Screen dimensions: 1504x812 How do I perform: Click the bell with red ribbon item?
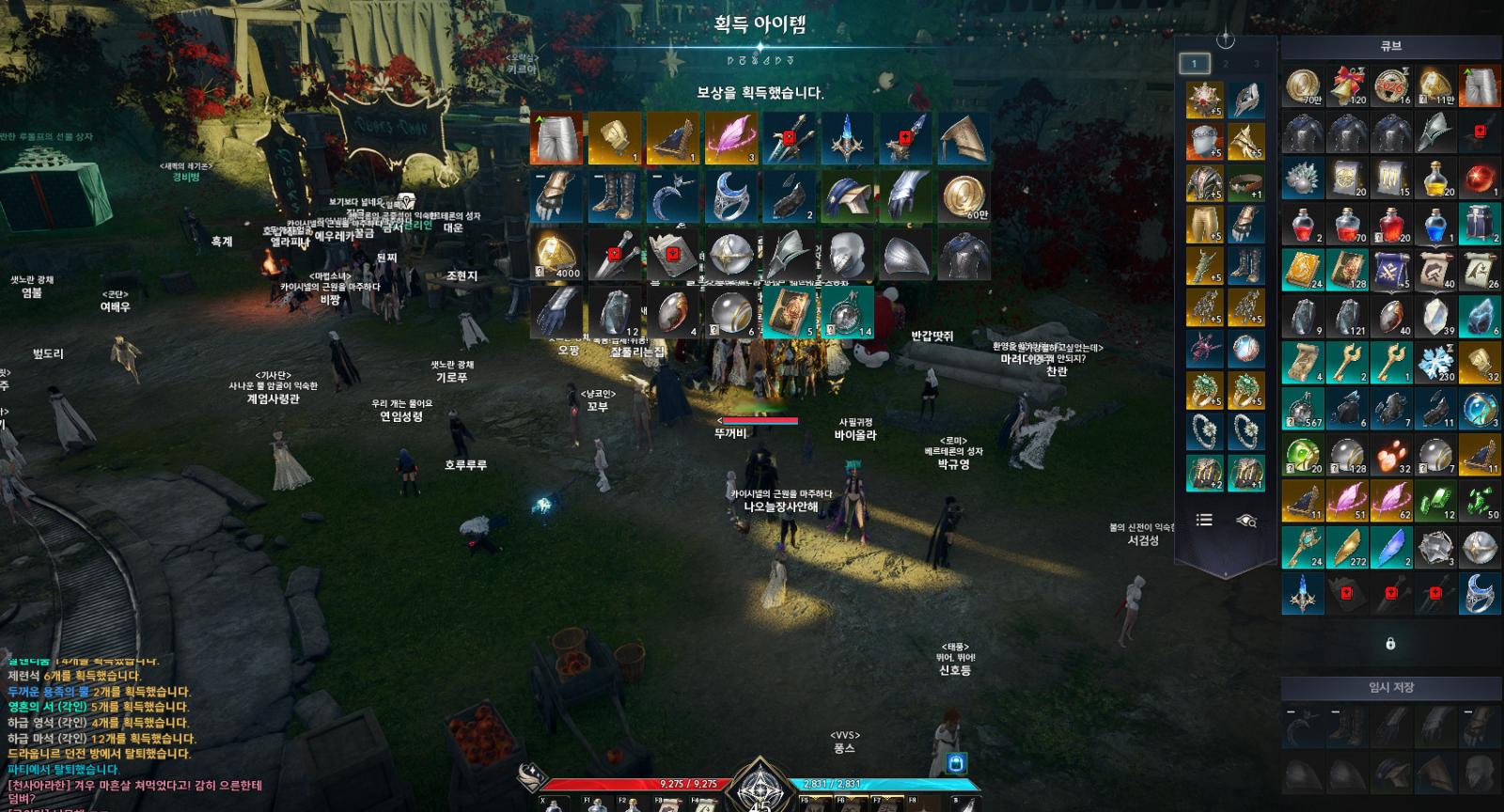(1346, 86)
